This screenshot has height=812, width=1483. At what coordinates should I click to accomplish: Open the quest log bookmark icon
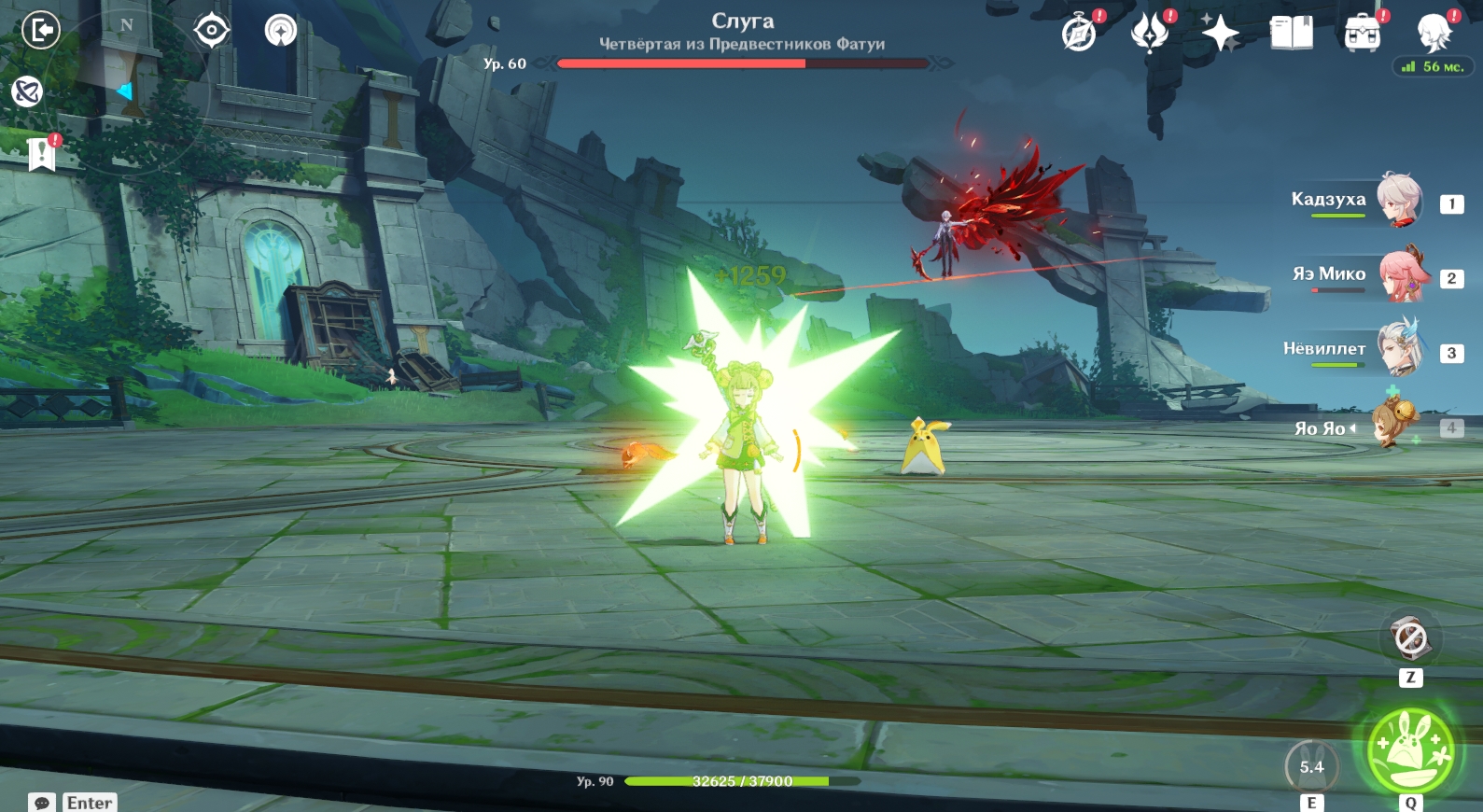pyautogui.click(x=42, y=154)
